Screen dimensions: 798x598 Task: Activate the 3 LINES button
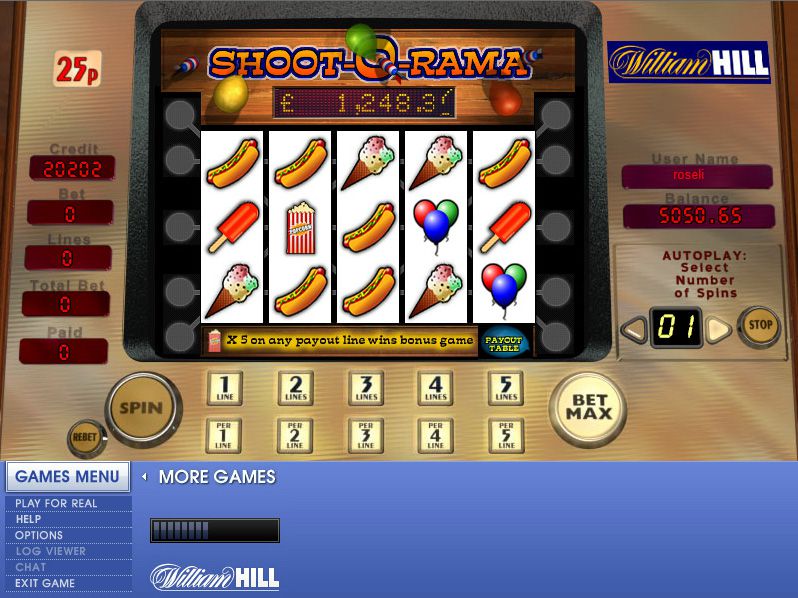point(365,388)
